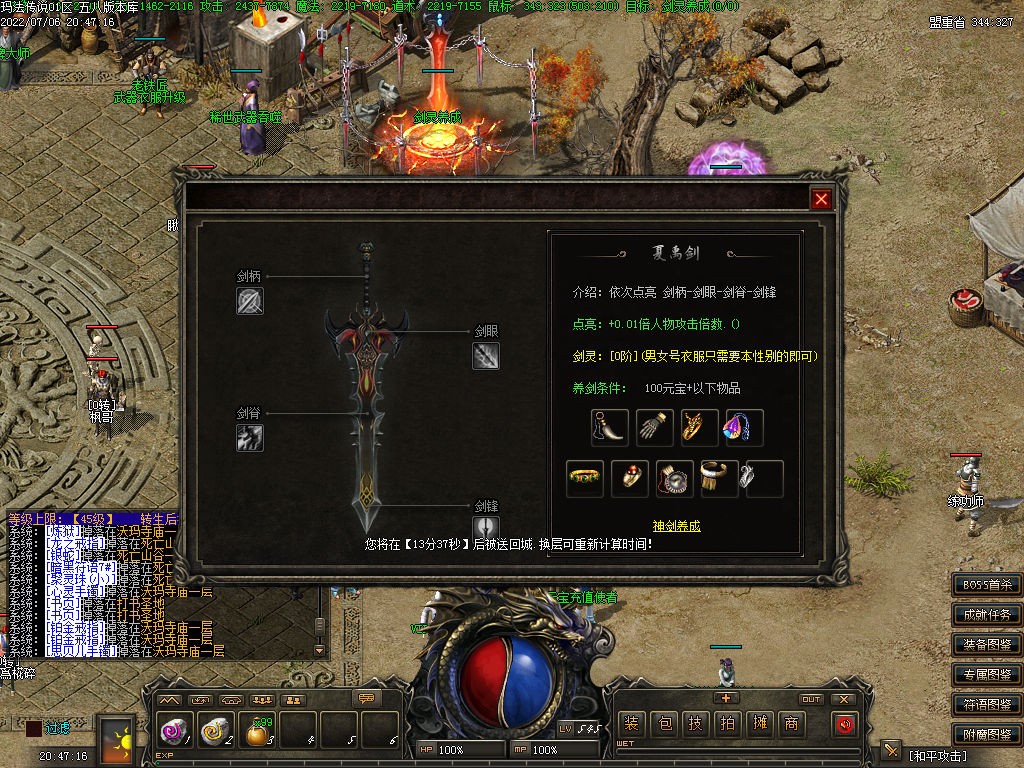Choose the purple gem amulet item
Viewport: 1024px width, 768px height.
(743, 428)
